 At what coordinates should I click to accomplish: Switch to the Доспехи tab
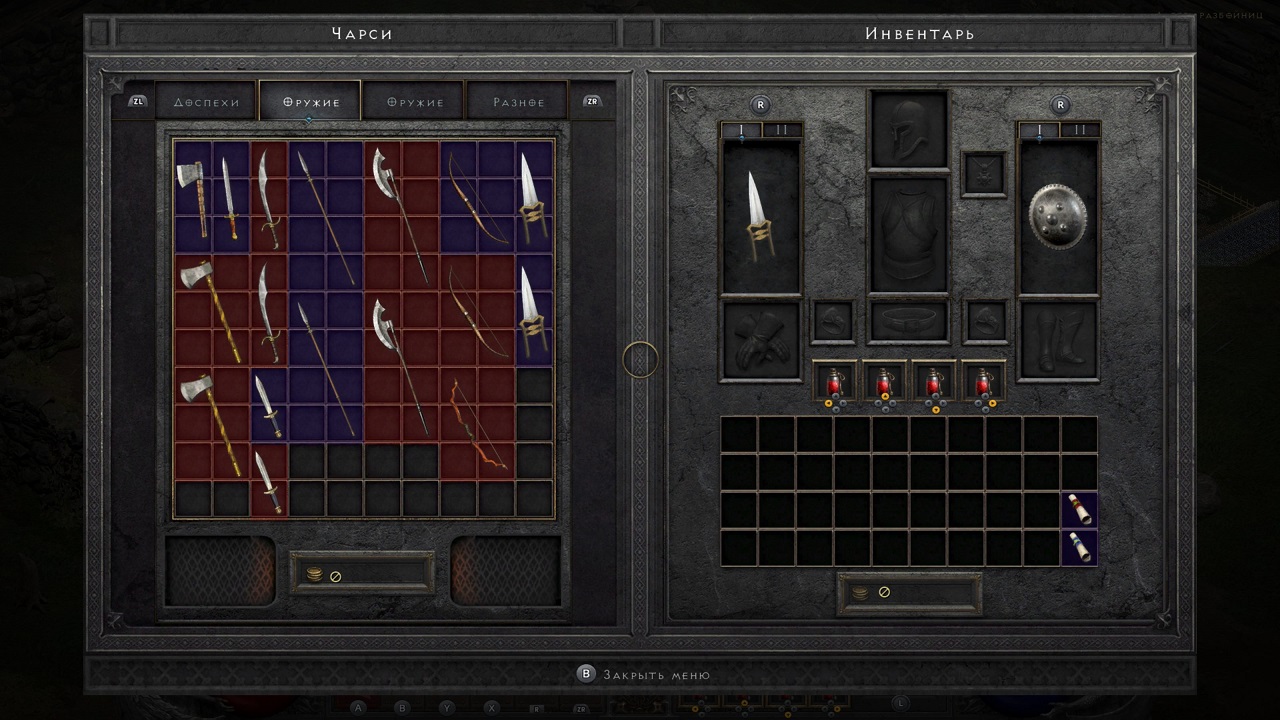click(x=209, y=100)
